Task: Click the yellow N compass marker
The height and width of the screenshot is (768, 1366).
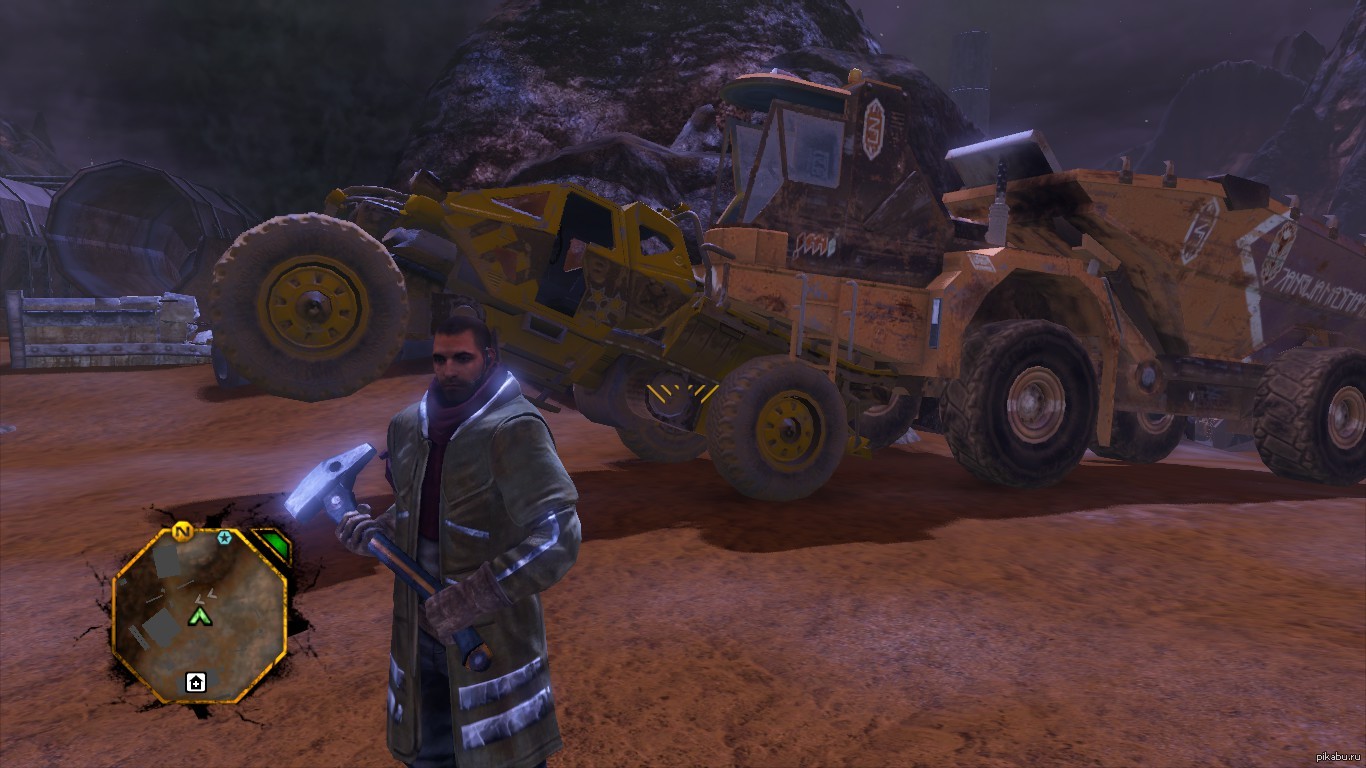Action: click(x=182, y=531)
